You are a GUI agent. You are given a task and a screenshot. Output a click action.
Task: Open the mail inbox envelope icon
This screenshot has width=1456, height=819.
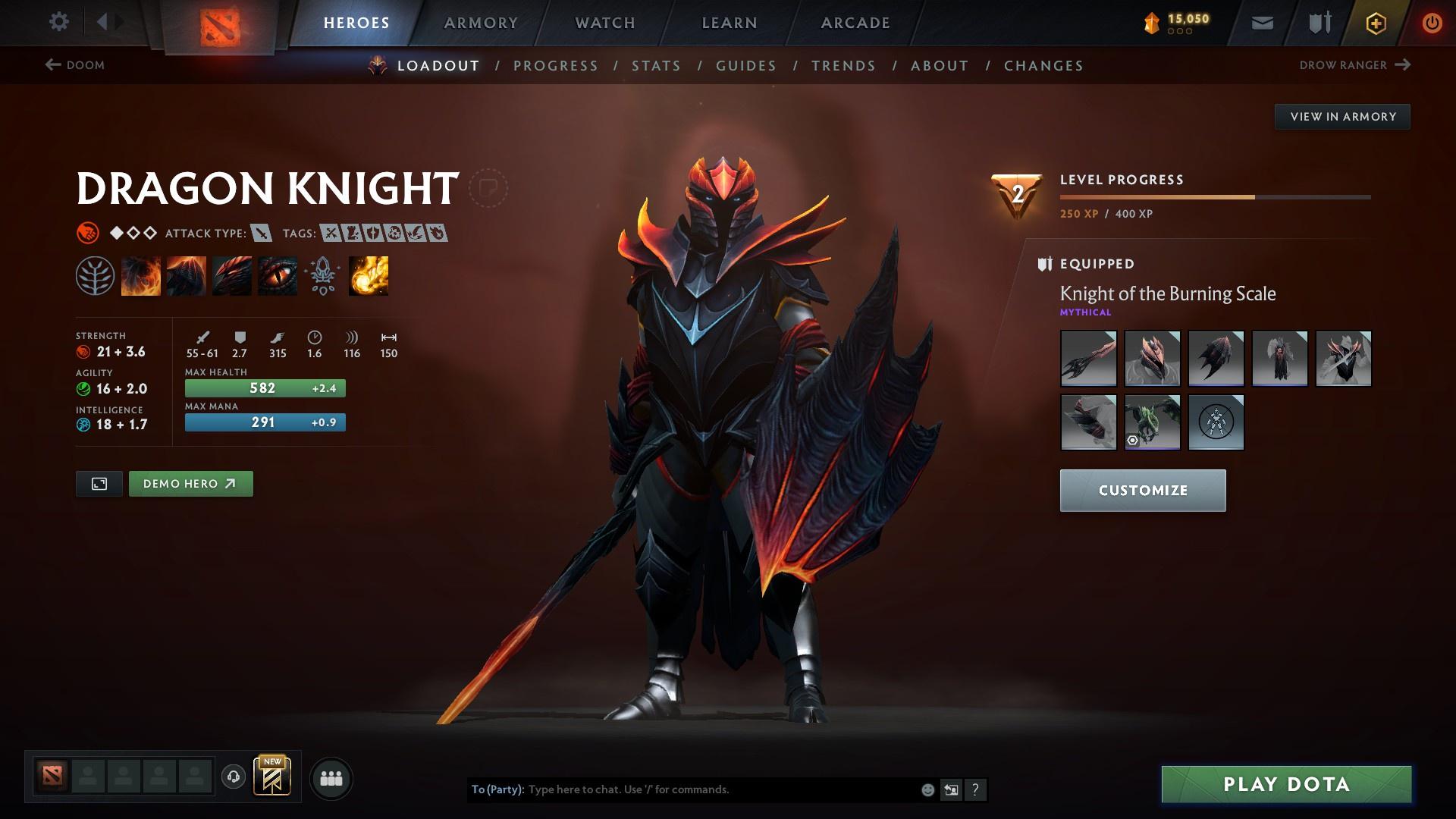click(x=1261, y=22)
